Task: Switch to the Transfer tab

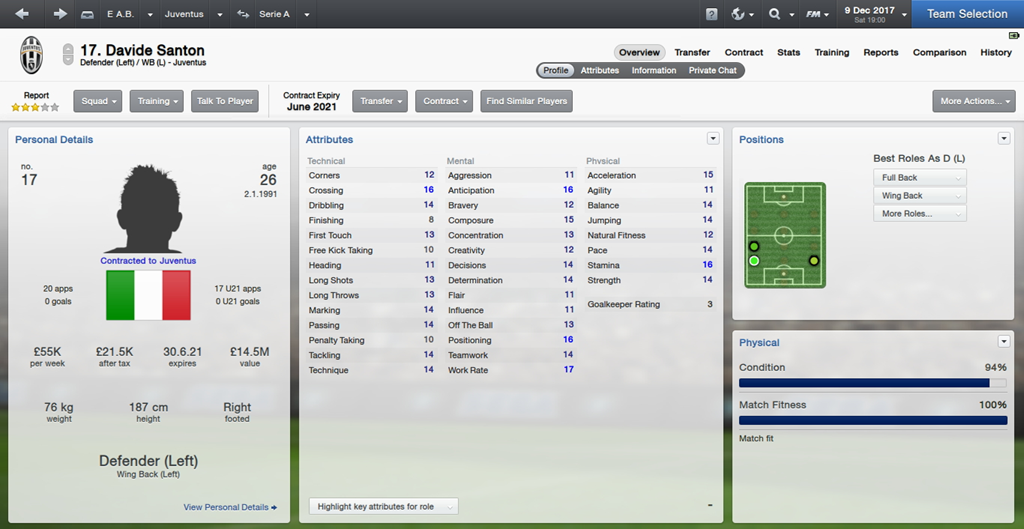Action: tap(692, 52)
